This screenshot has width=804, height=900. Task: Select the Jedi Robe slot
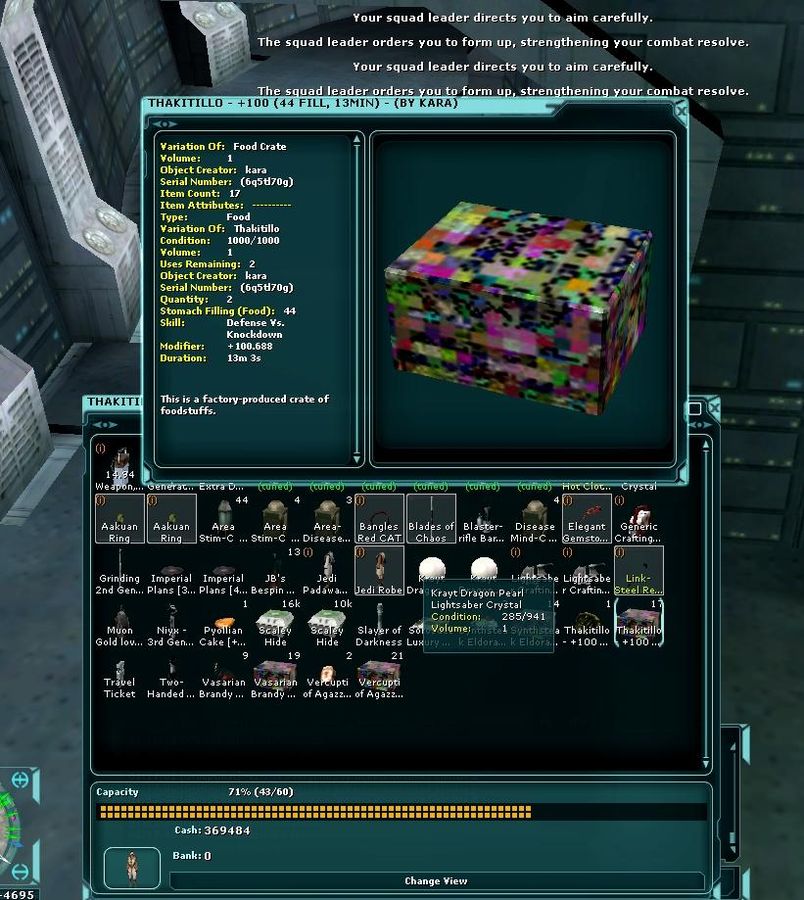tap(379, 571)
